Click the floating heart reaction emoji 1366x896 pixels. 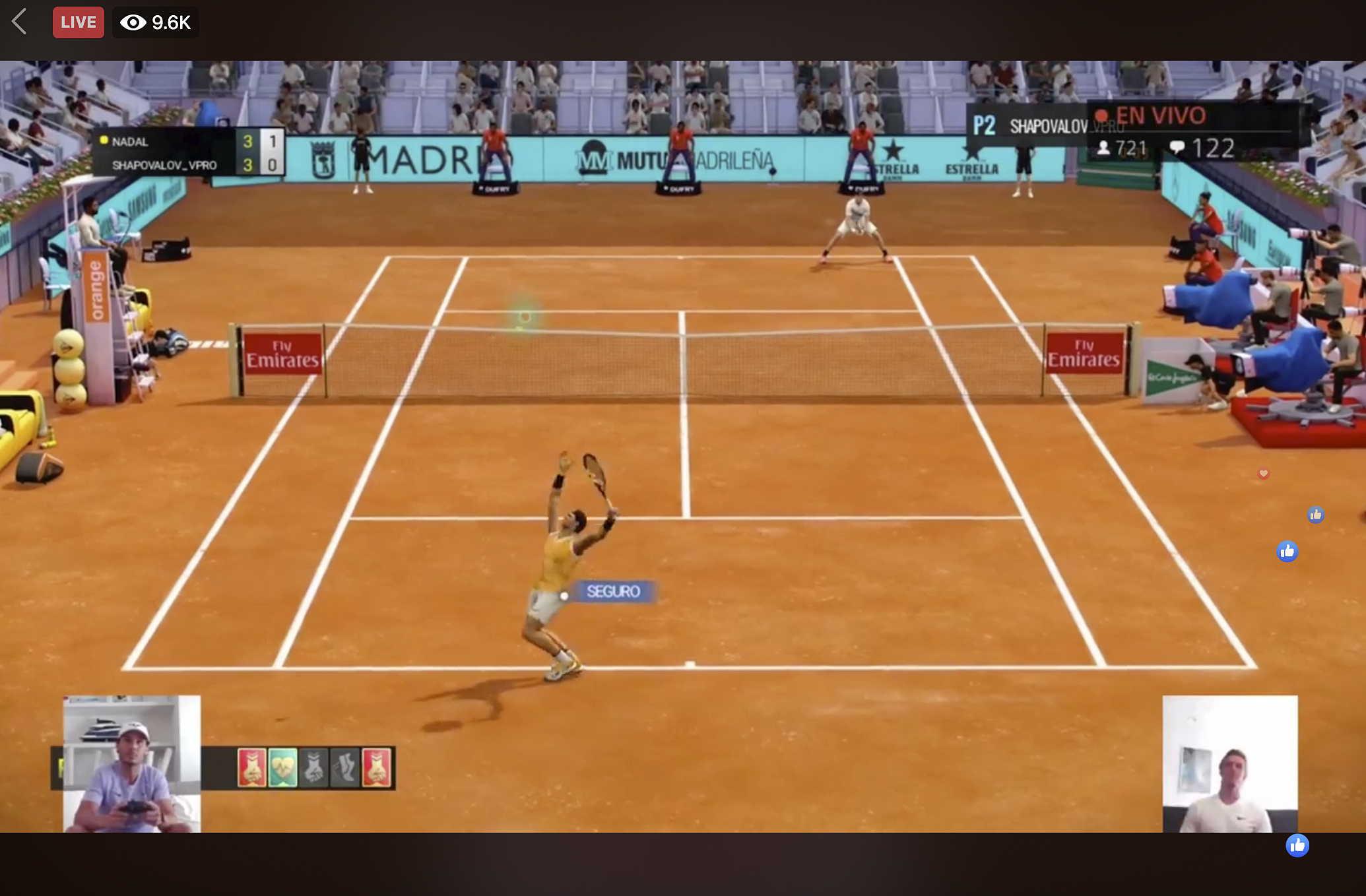[1264, 472]
